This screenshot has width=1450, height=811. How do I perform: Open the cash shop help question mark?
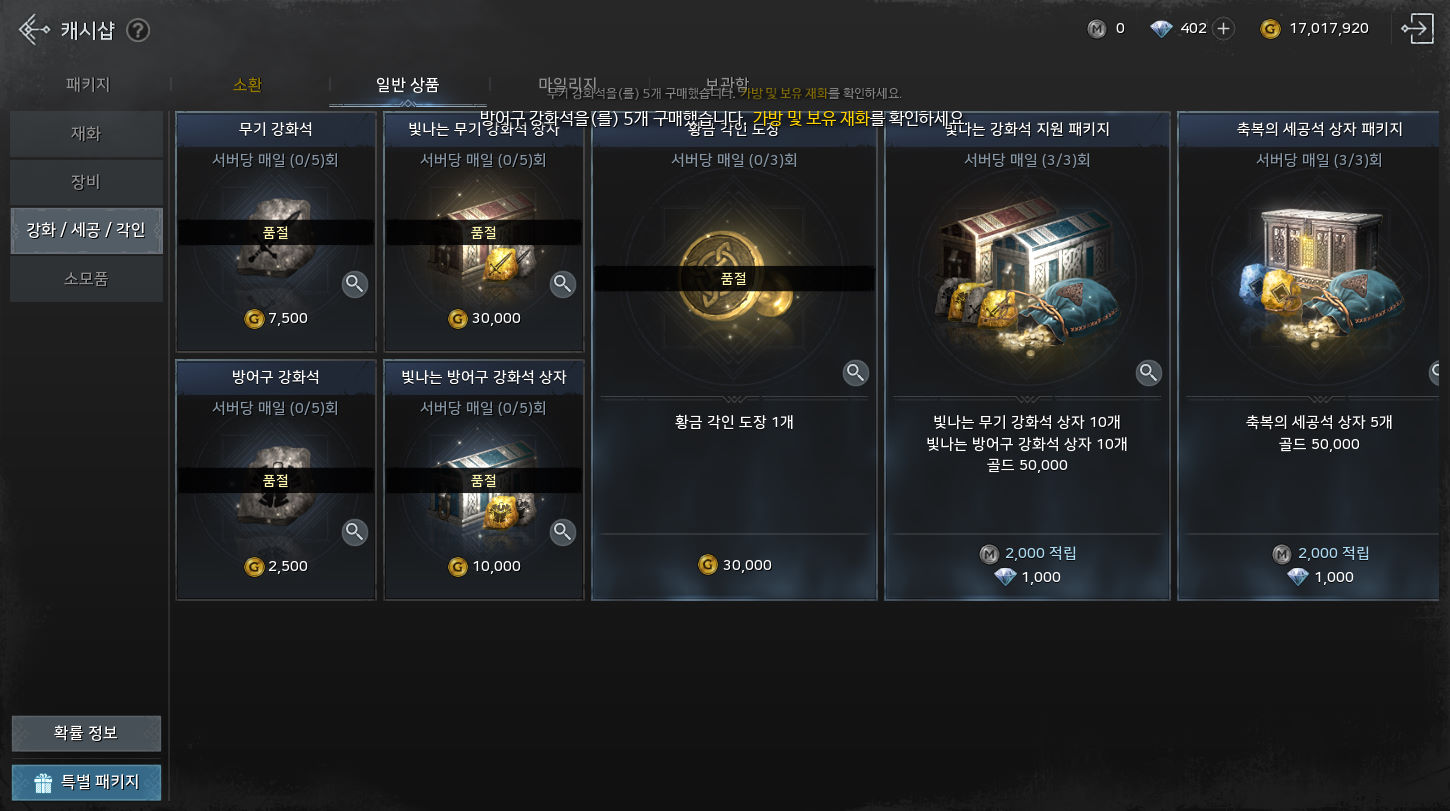[138, 30]
